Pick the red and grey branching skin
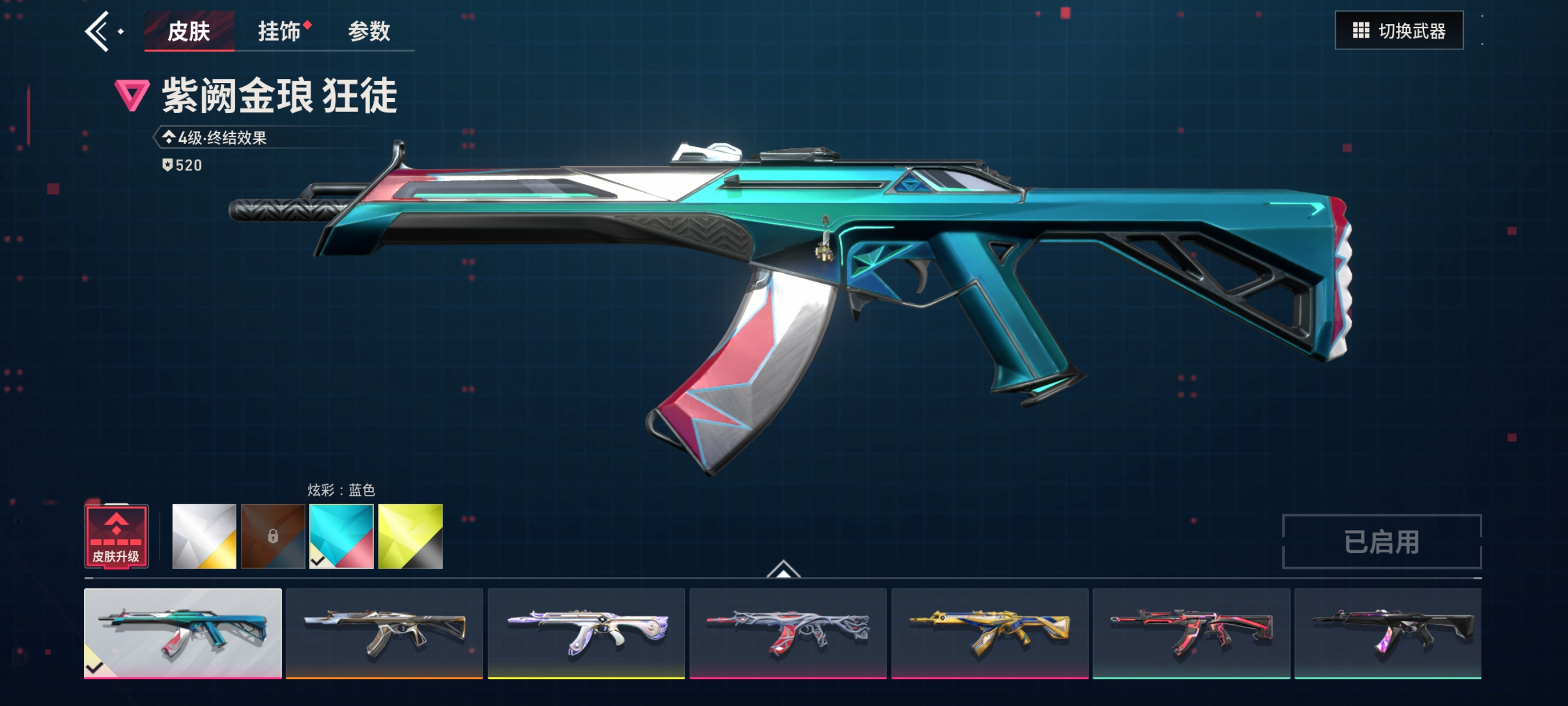 tap(788, 633)
